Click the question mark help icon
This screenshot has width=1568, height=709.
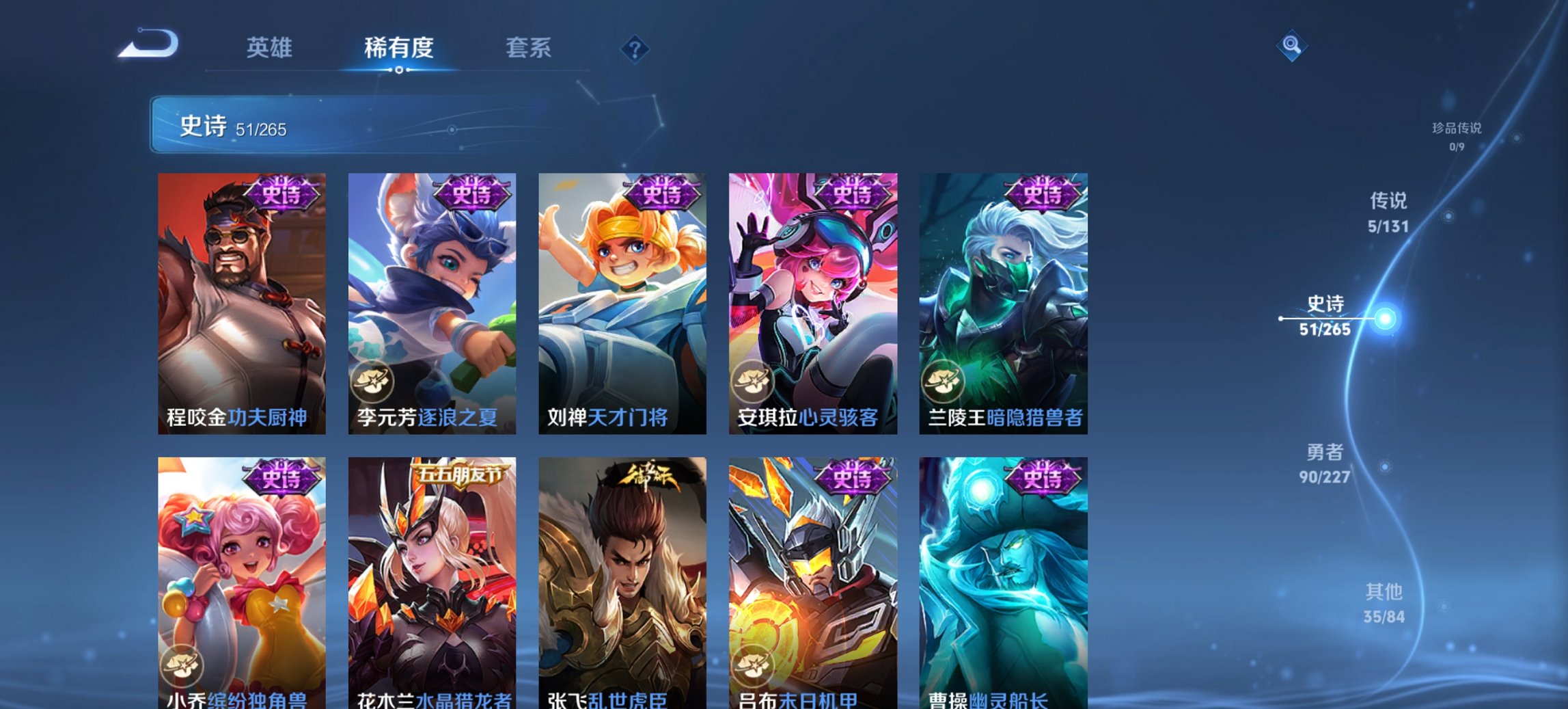click(x=635, y=49)
